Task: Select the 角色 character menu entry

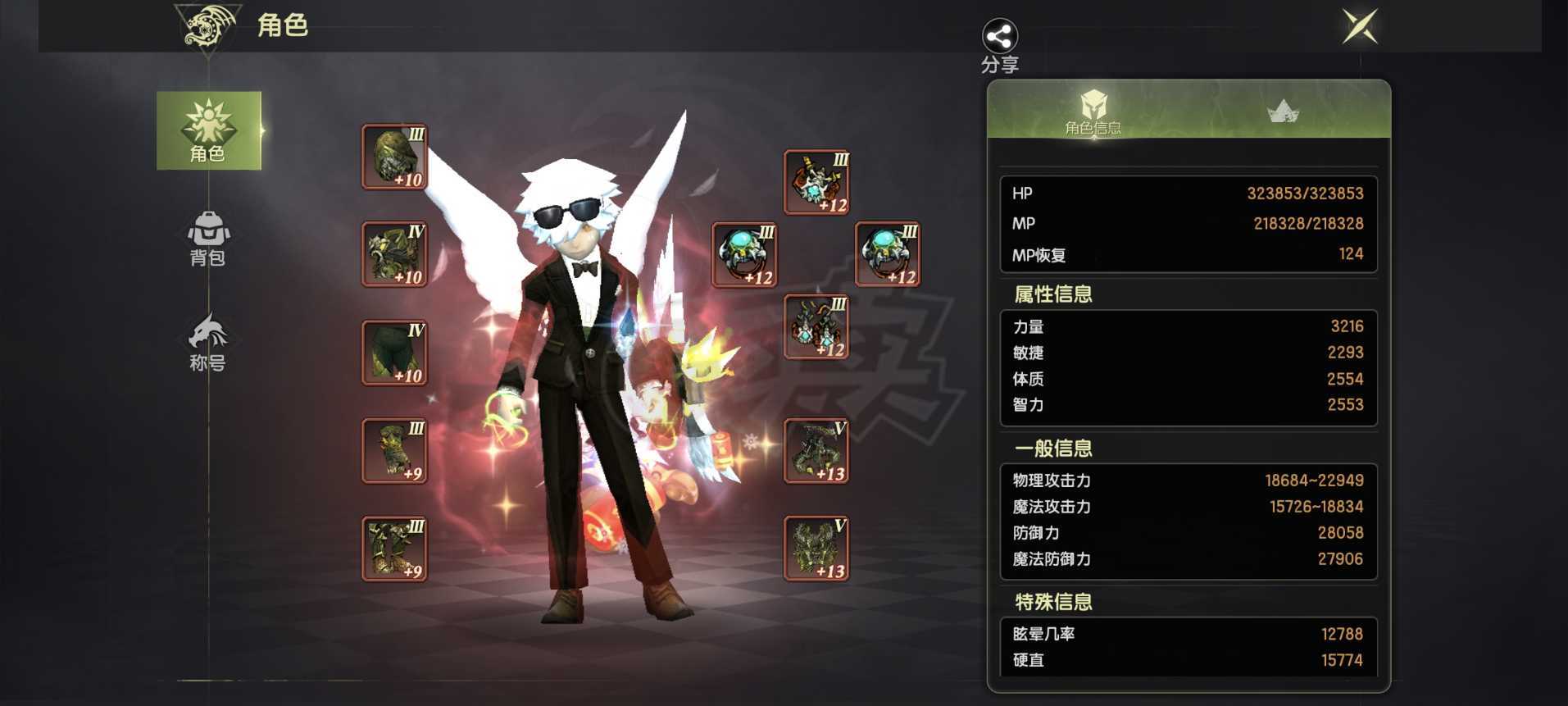Action: coord(208,130)
